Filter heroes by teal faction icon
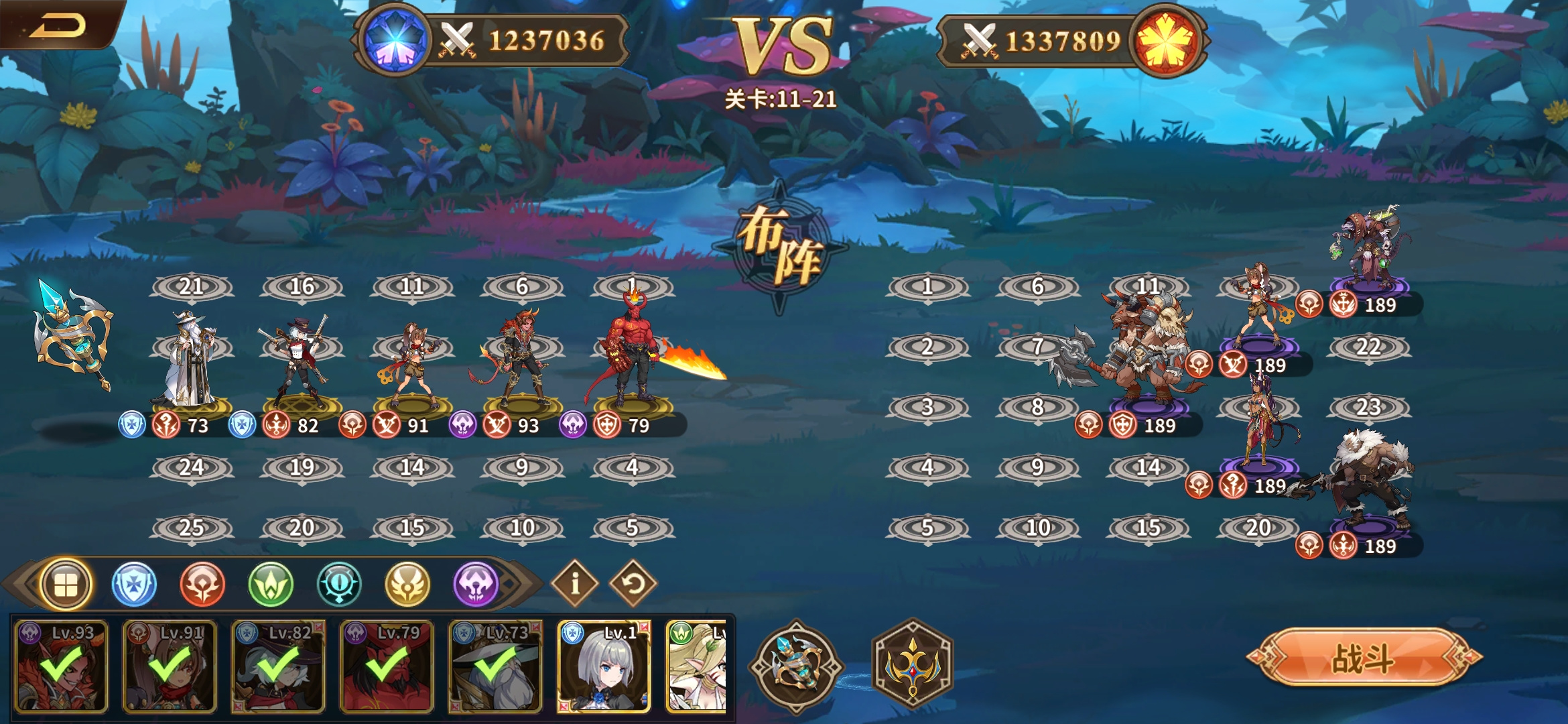Image resolution: width=1568 pixels, height=724 pixels. click(339, 584)
